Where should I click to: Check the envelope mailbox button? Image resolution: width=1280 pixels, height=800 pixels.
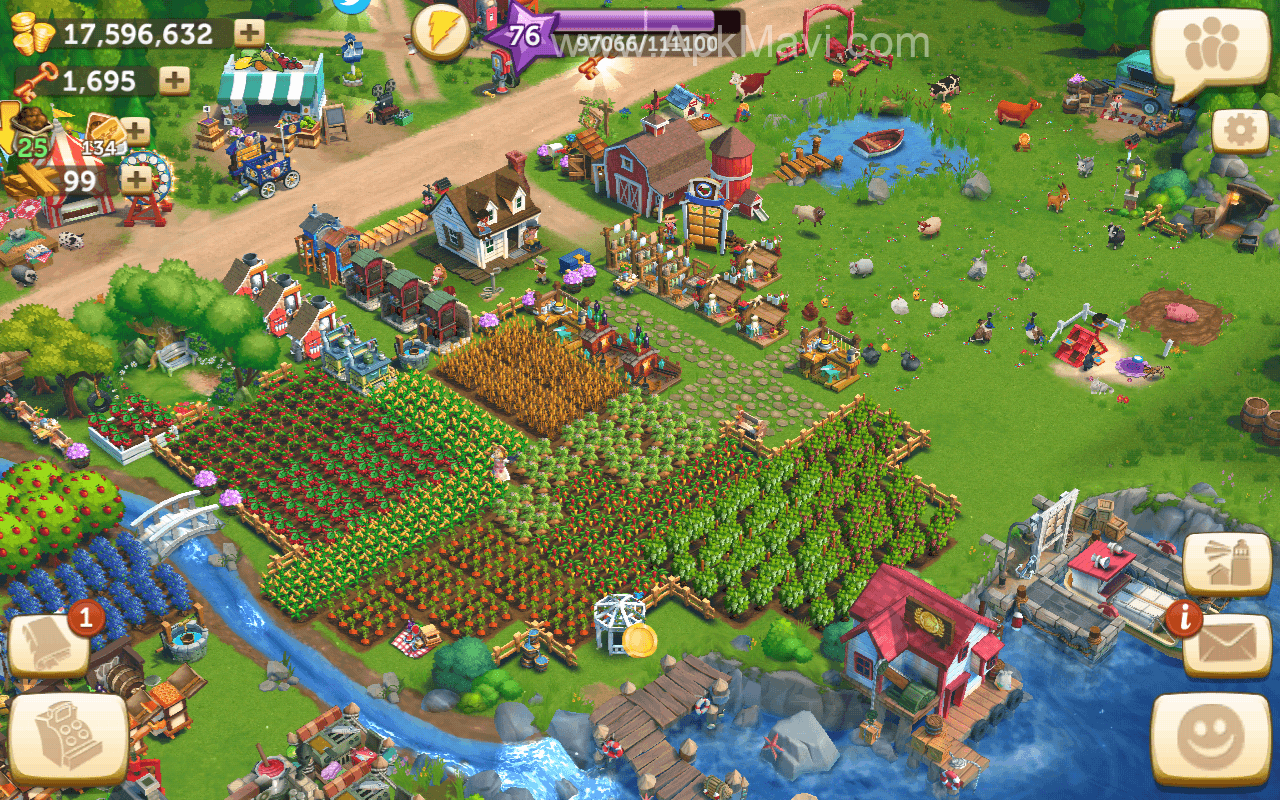coord(1226,646)
